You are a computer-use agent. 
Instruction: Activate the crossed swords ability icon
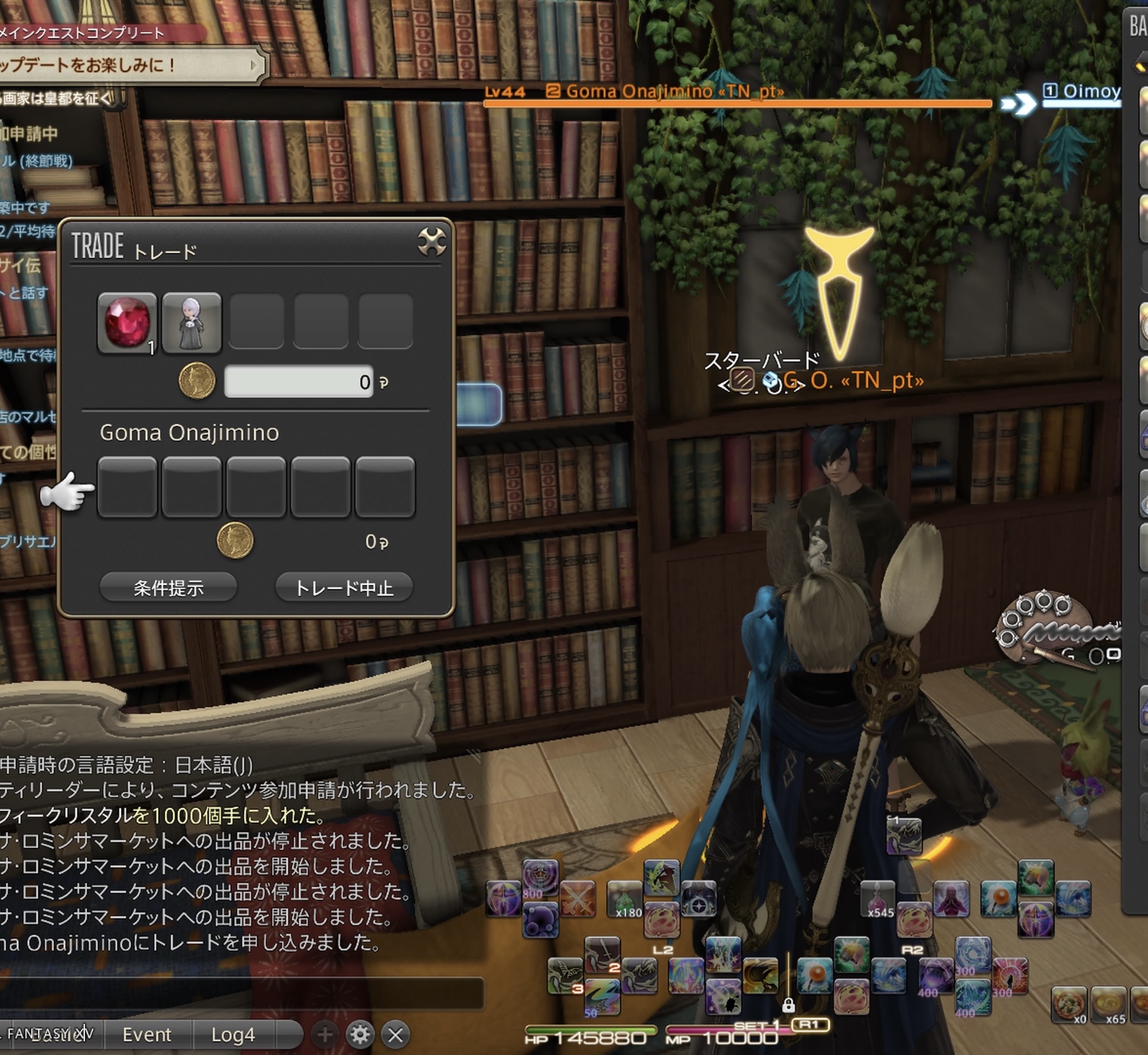pos(579,898)
